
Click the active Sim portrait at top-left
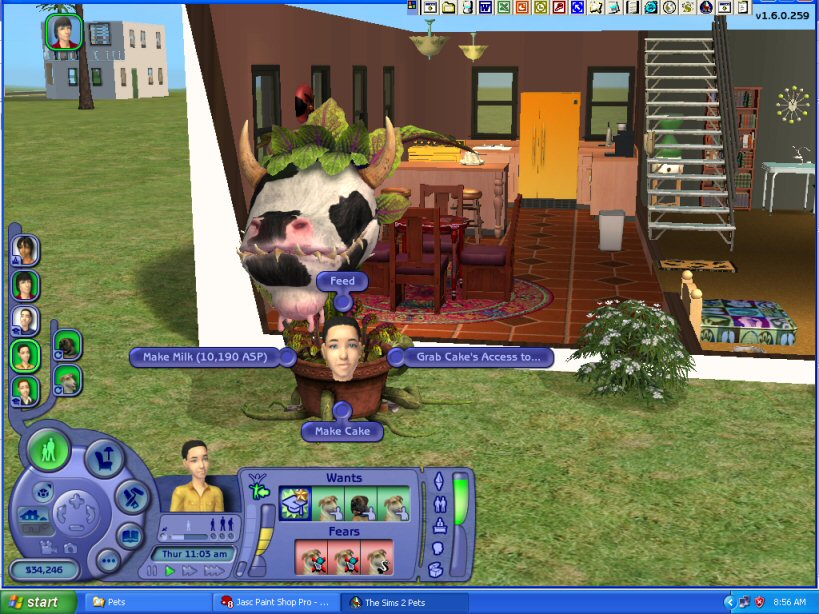[x=62, y=32]
